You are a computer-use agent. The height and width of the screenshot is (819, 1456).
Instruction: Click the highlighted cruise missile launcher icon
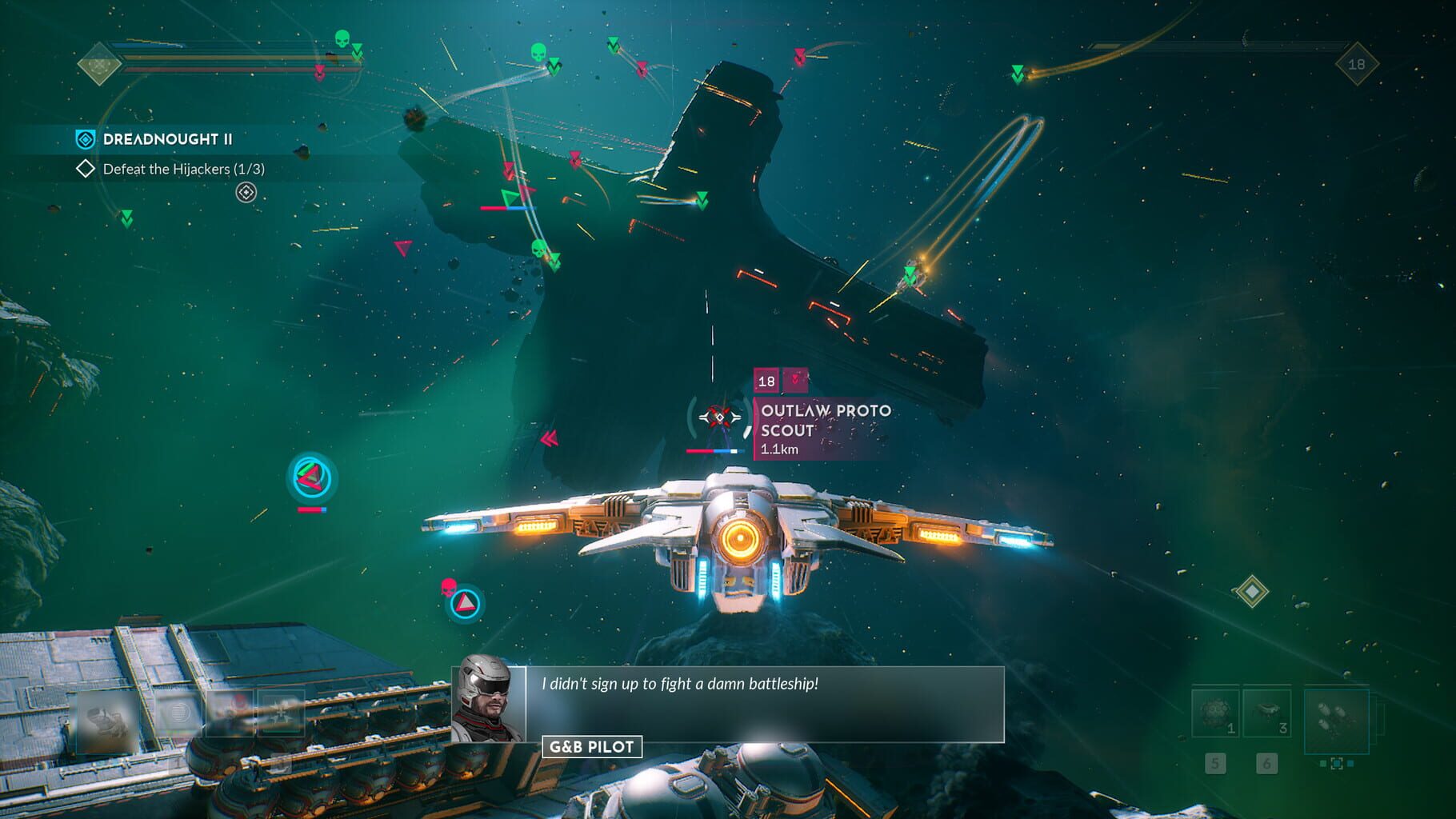coord(1337,721)
